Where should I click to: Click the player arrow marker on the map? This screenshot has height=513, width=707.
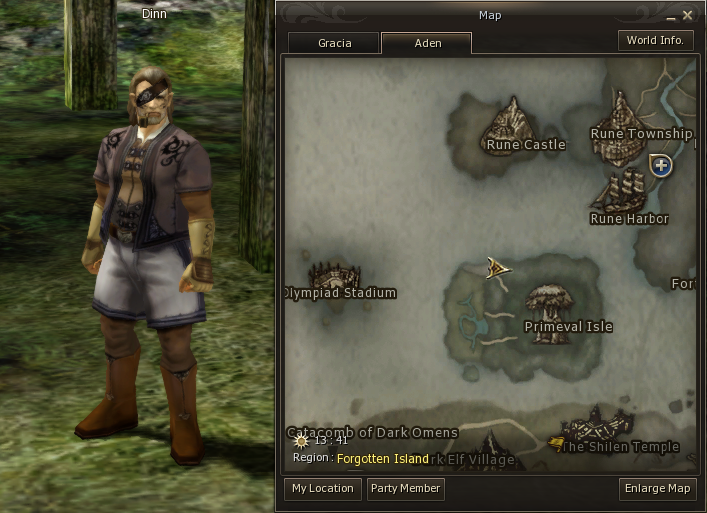(498, 267)
